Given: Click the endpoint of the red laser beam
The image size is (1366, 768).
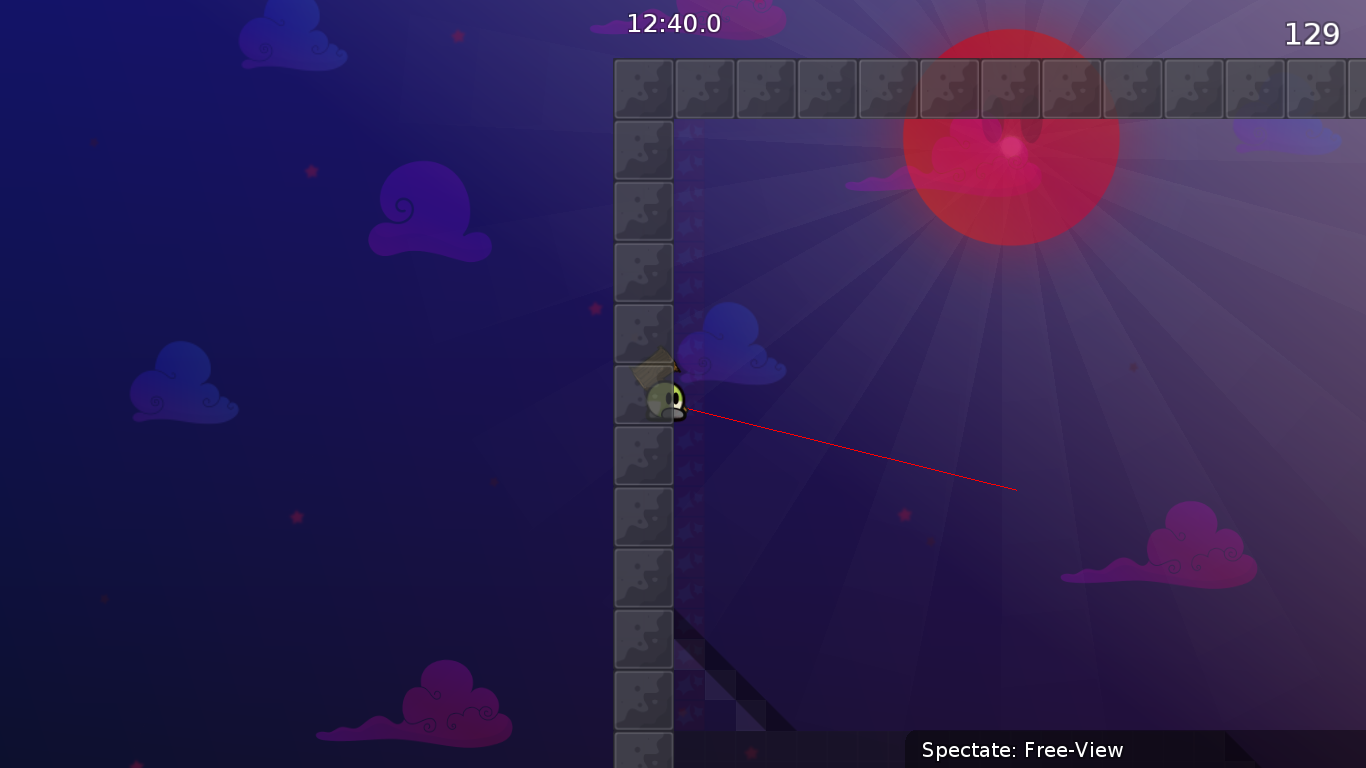Looking at the screenshot, I should [1016, 489].
